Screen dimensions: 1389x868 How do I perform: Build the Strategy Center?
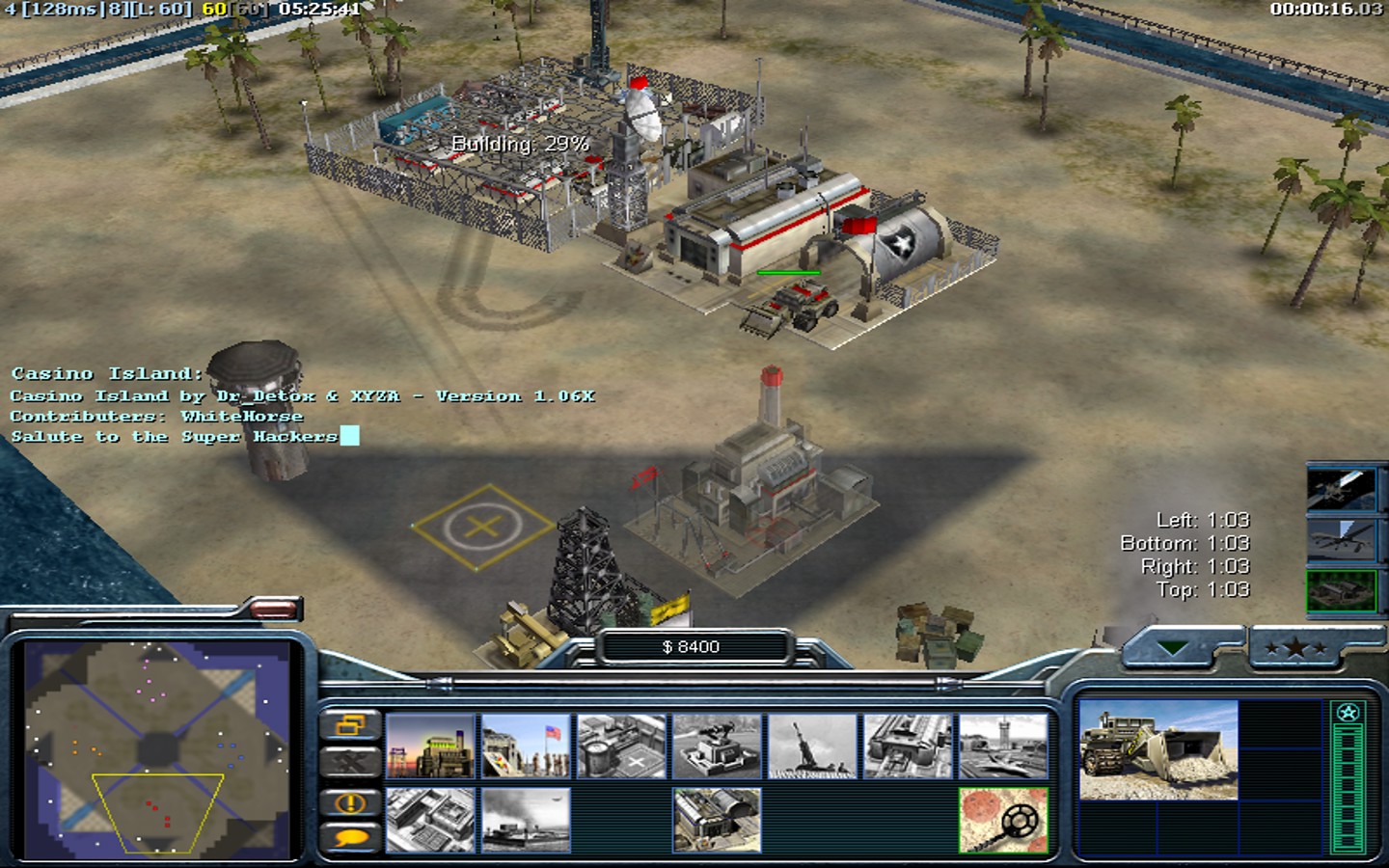point(430,820)
